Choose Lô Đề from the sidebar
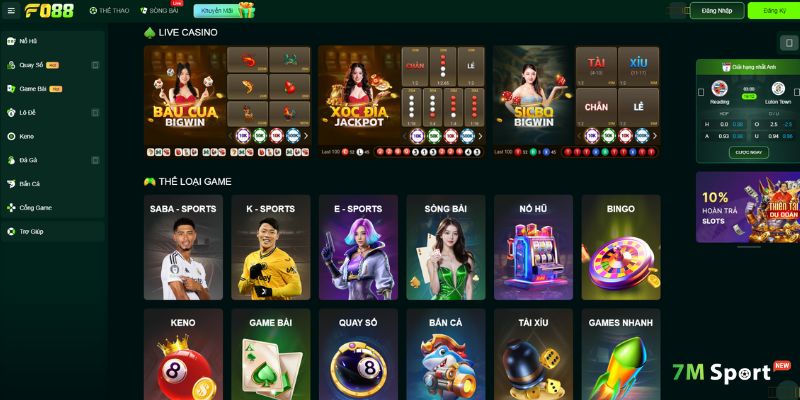The height and width of the screenshot is (400, 800). pyautogui.click(x=29, y=113)
